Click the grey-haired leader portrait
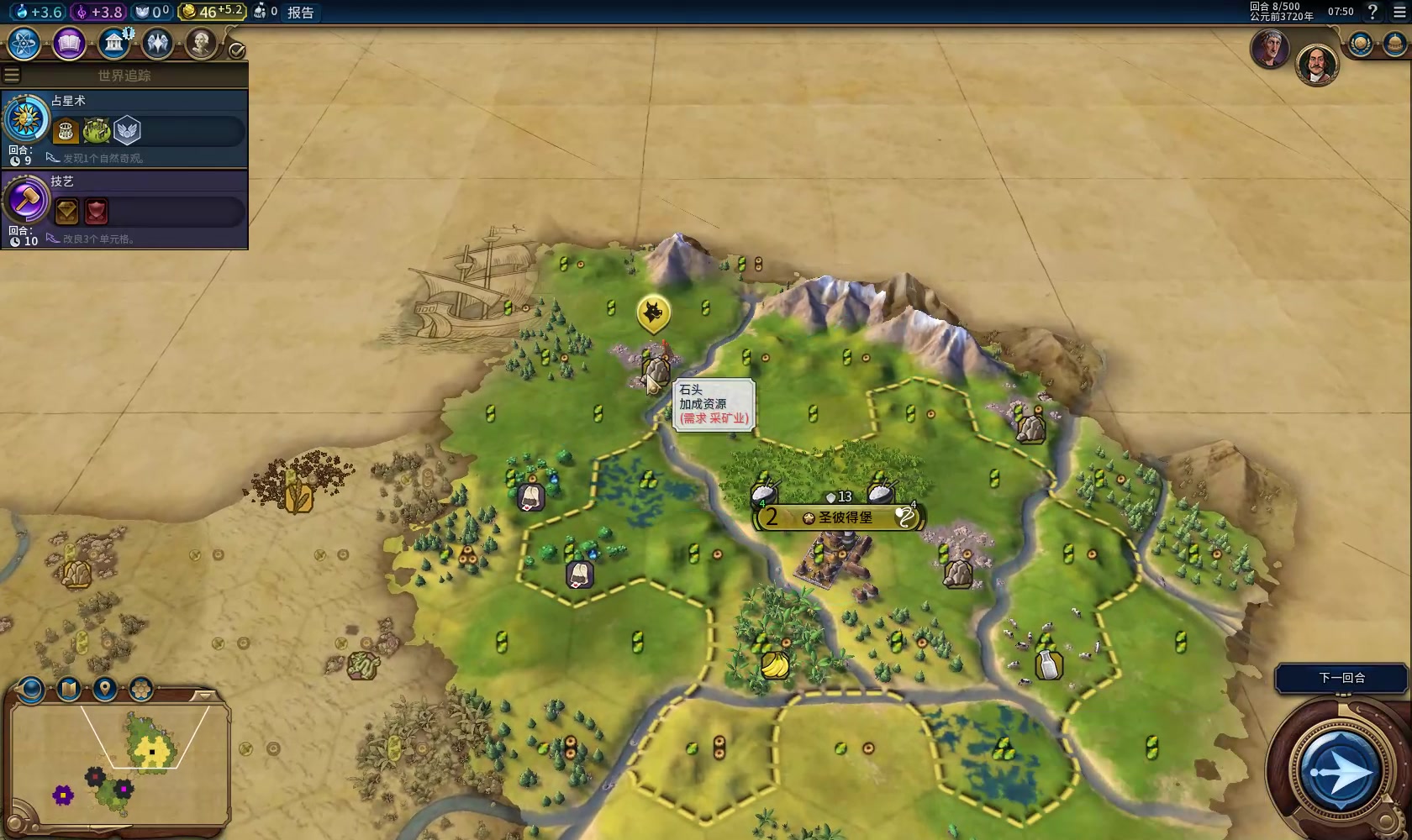The height and width of the screenshot is (840, 1412). (x=1269, y=49)
